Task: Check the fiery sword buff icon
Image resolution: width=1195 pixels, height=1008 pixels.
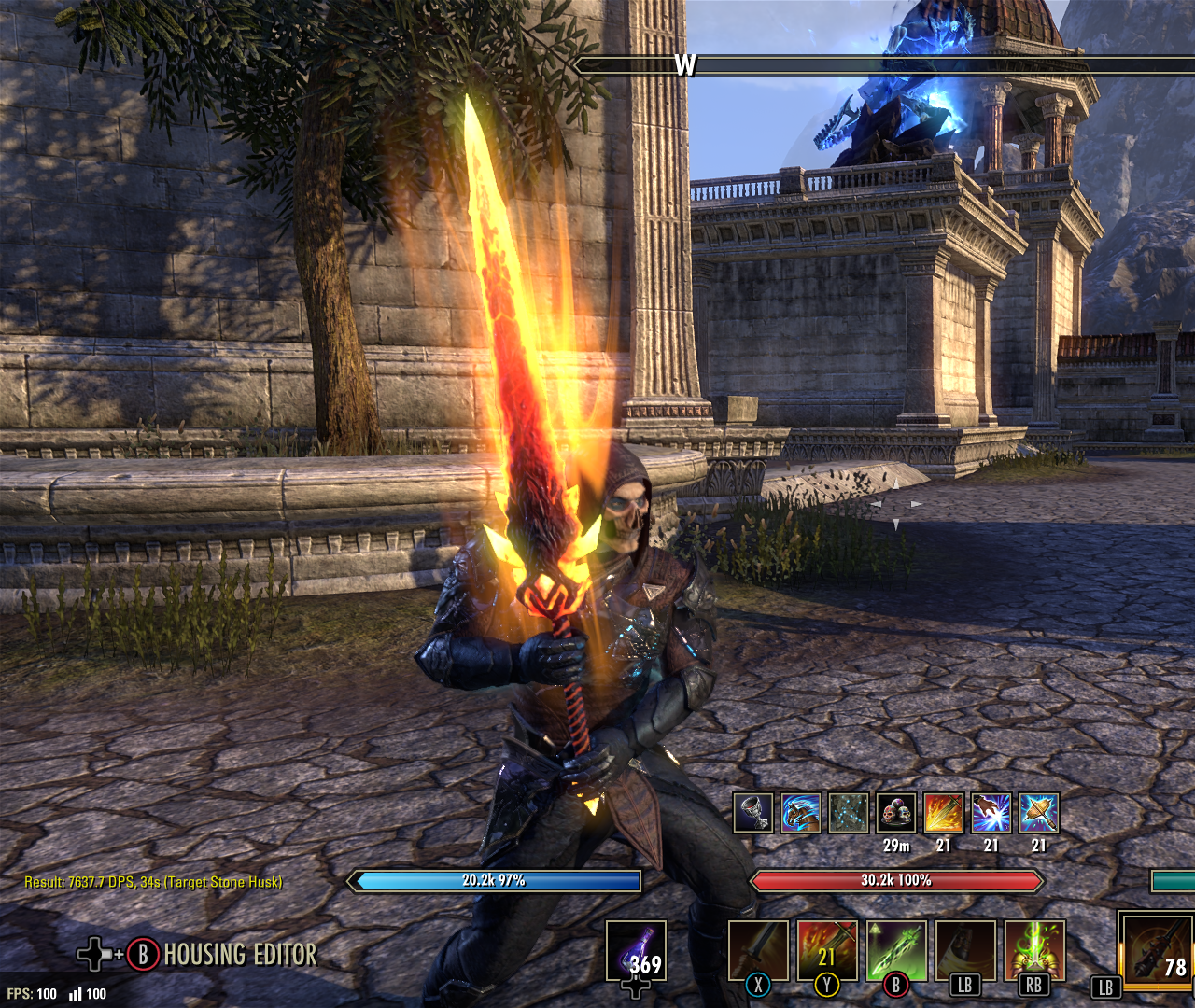Action: click(944, 813)
